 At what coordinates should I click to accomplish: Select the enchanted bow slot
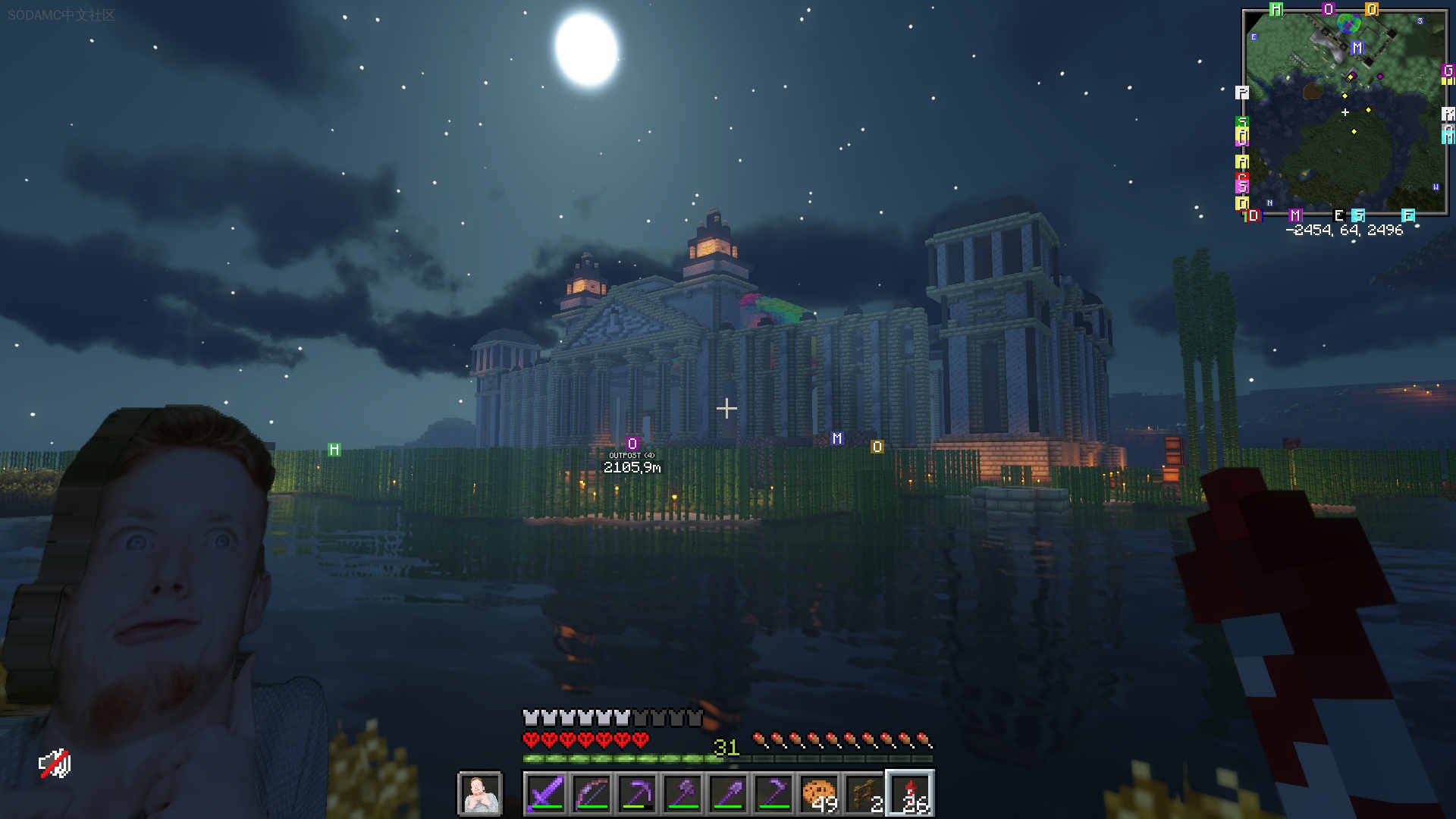click(x=591, y=794)
